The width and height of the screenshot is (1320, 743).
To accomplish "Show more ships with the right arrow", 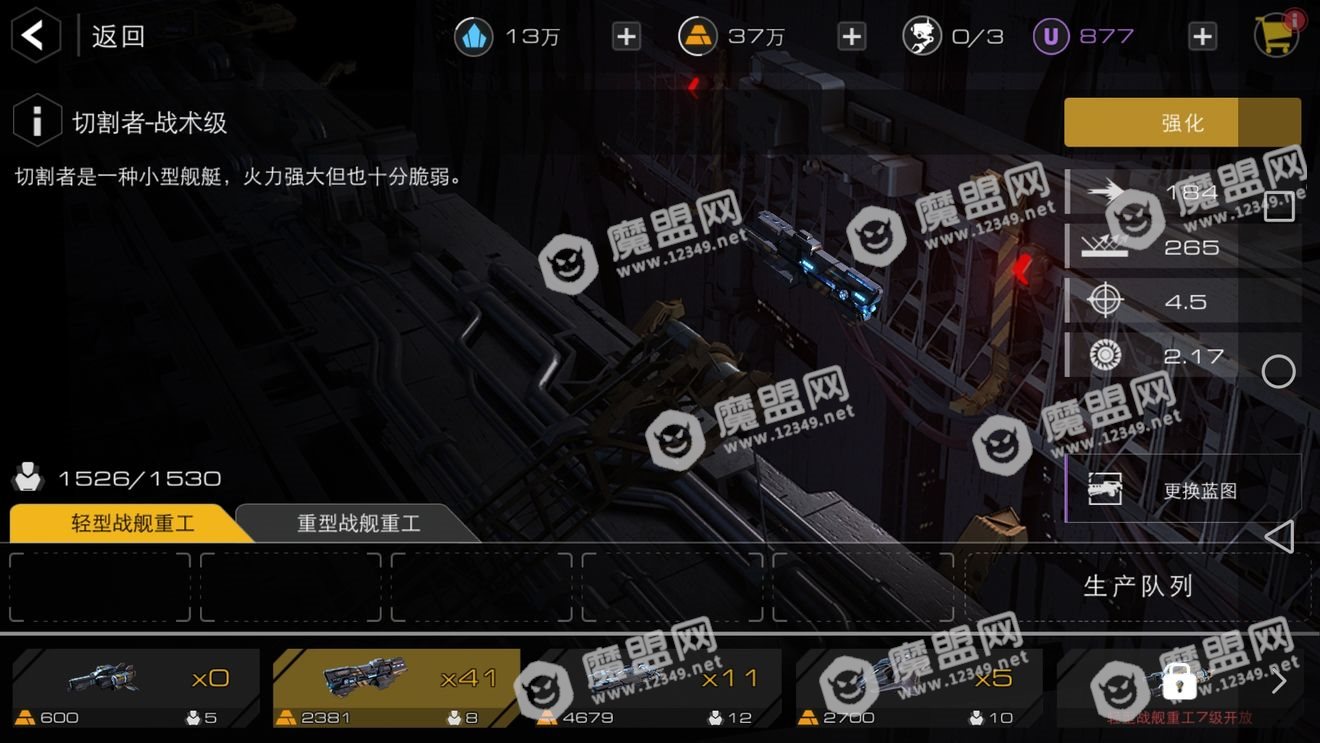I will pos(1278,683).
